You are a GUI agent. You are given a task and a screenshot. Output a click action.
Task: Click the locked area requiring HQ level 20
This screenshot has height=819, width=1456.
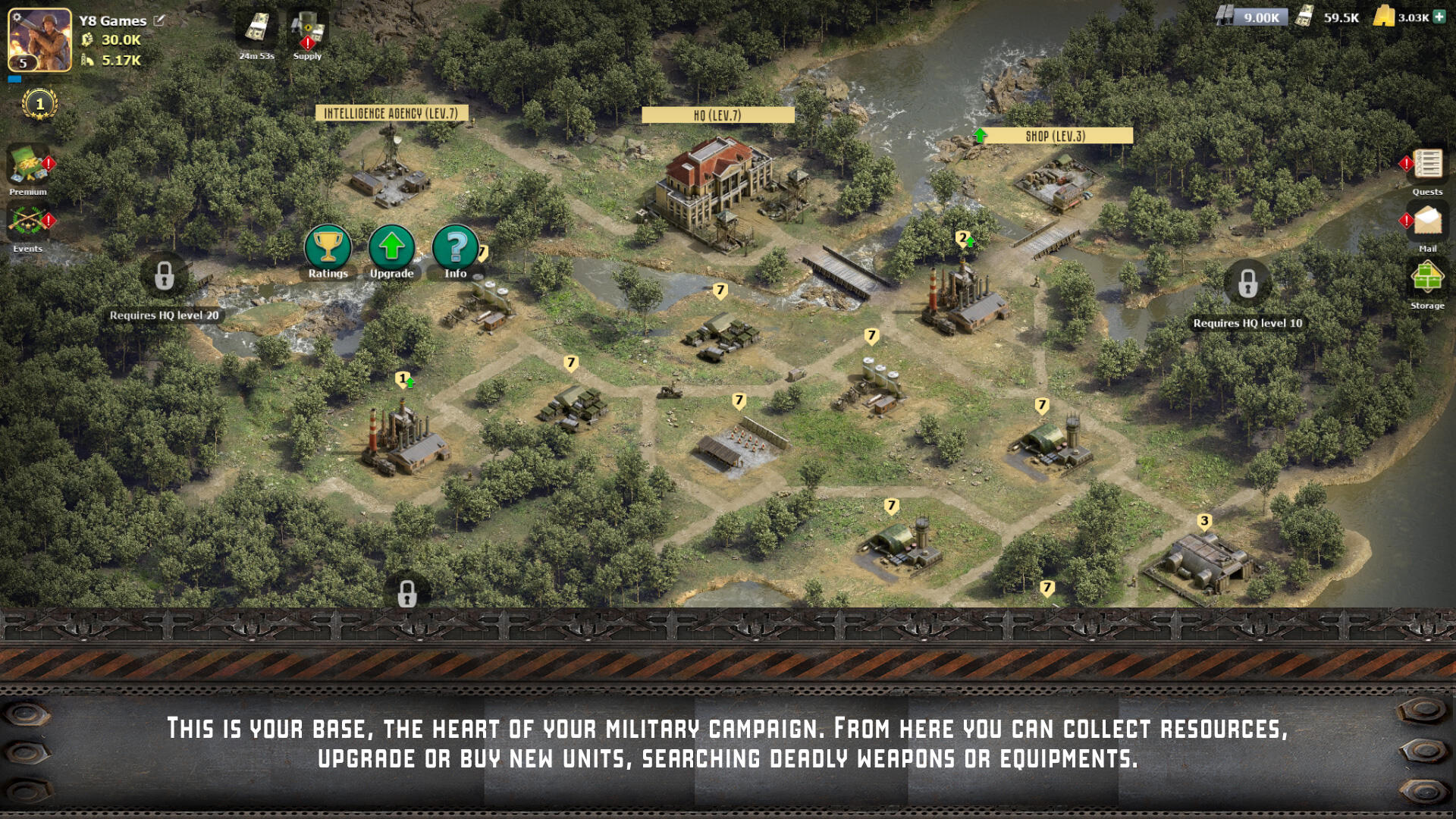point(164,276)
